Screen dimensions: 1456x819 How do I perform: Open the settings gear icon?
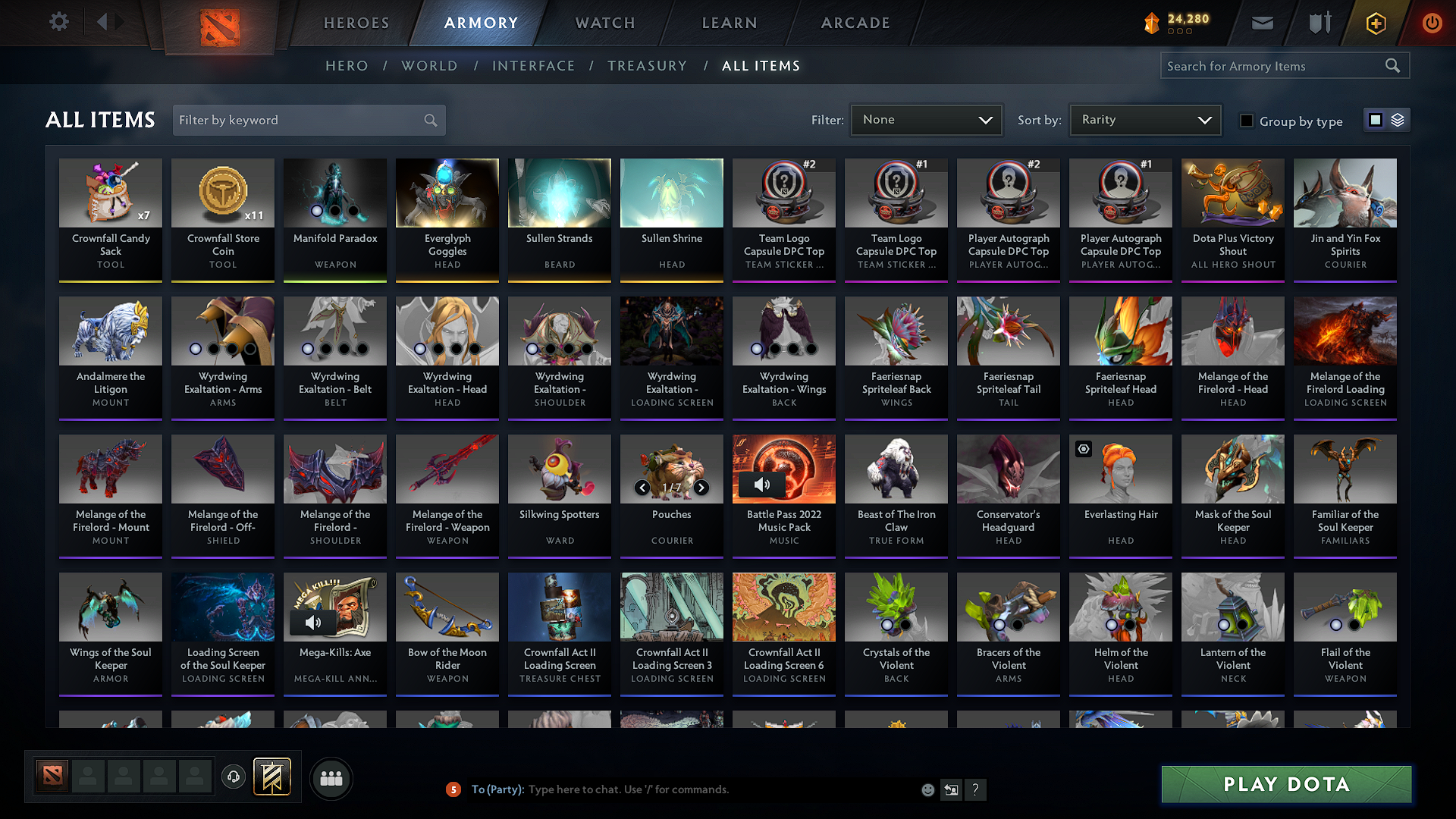click(x=58, y=21)
